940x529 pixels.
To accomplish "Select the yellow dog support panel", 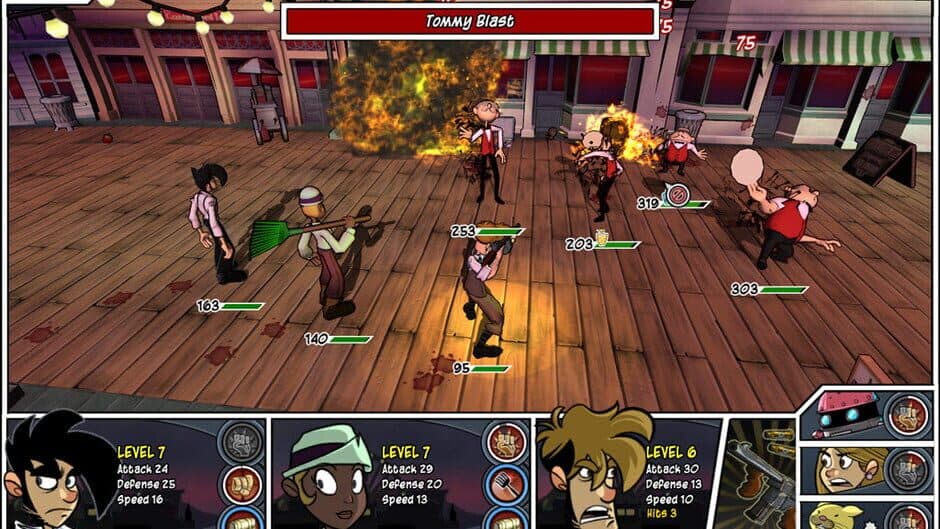I will 843,514.
